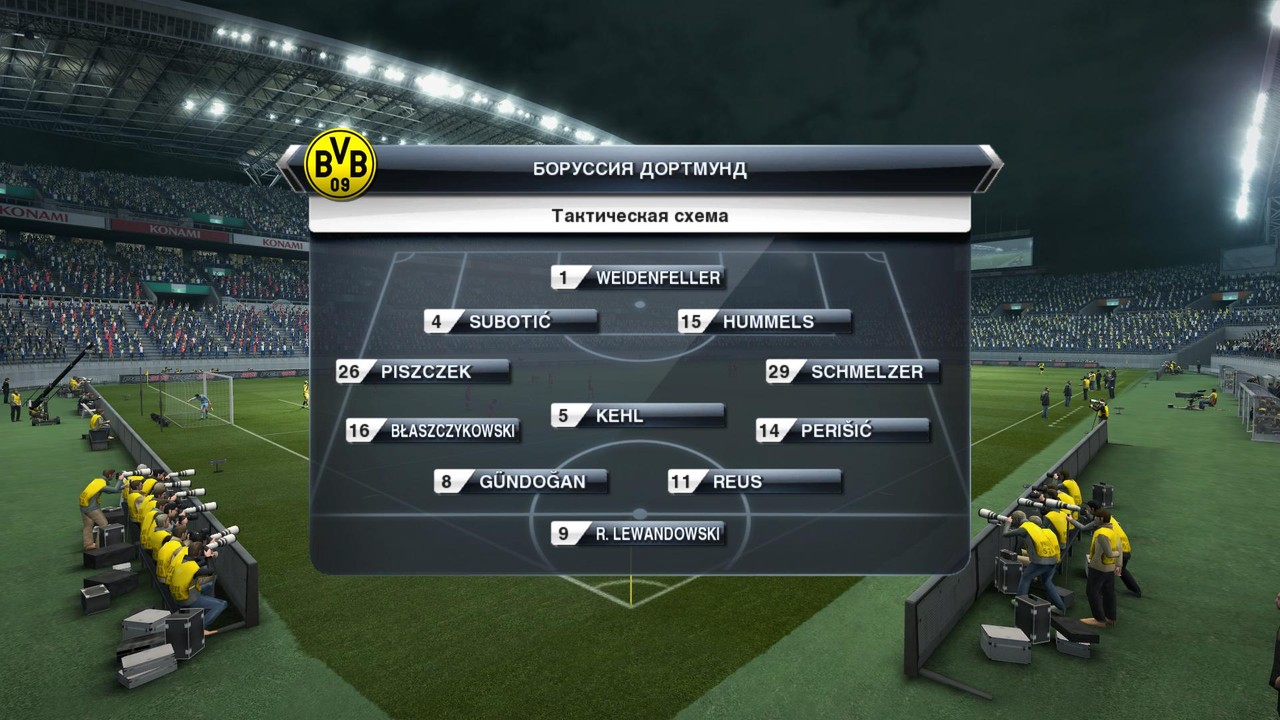Select Piszczek in the formation
The width and height of the screenshot is (1280, 720).
tap(424, 372)
